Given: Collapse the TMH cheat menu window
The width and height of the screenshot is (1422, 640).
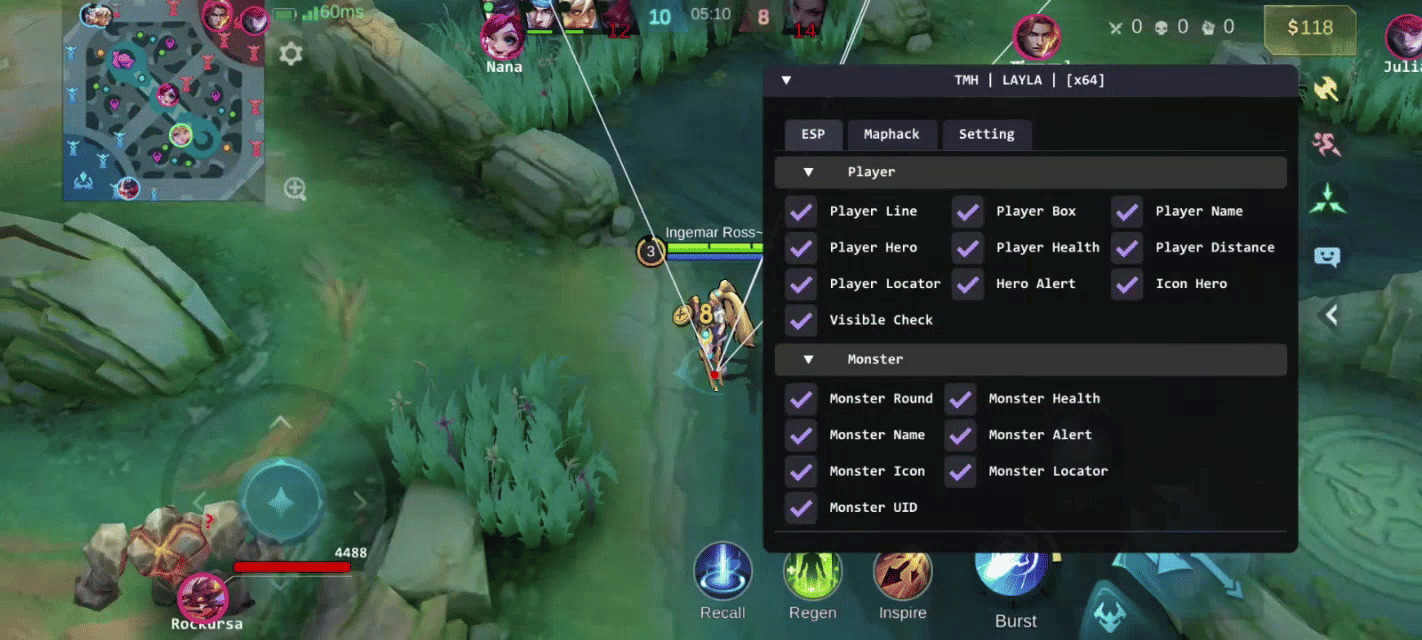Looking at the screenshot, I should click(x=786, y=80).
